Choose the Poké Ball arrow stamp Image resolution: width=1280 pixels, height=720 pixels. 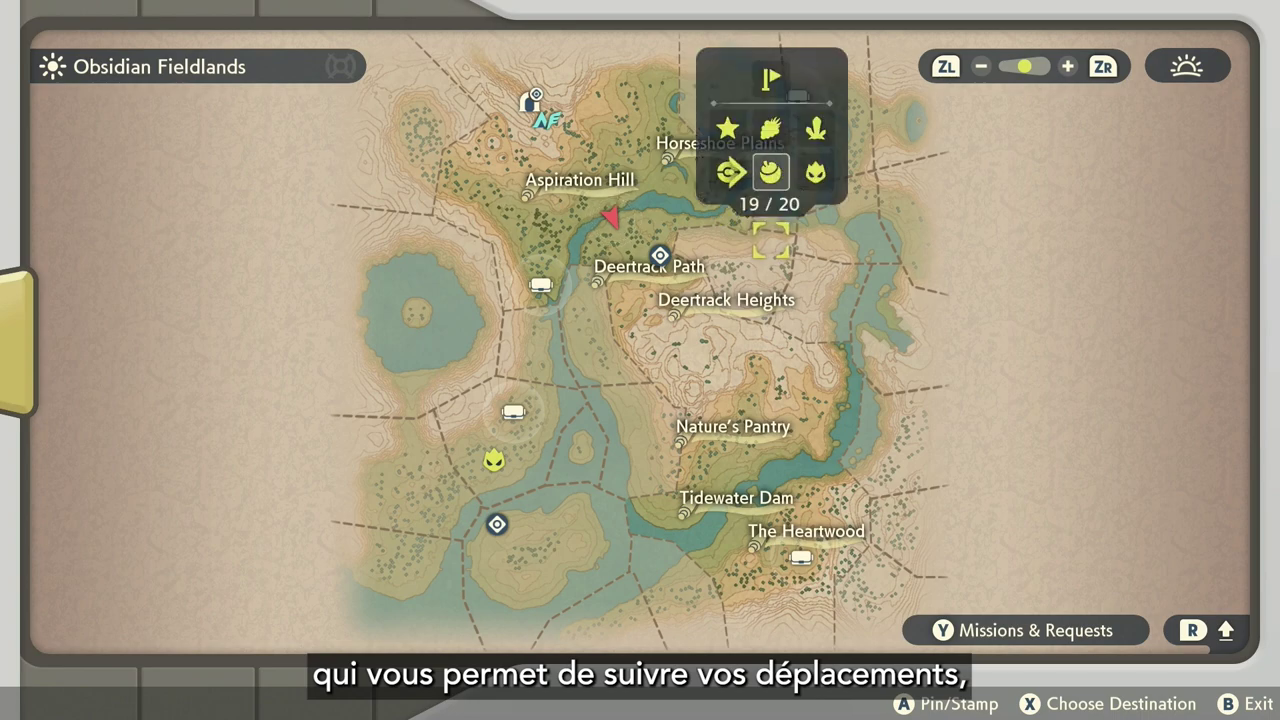[730, 172]
